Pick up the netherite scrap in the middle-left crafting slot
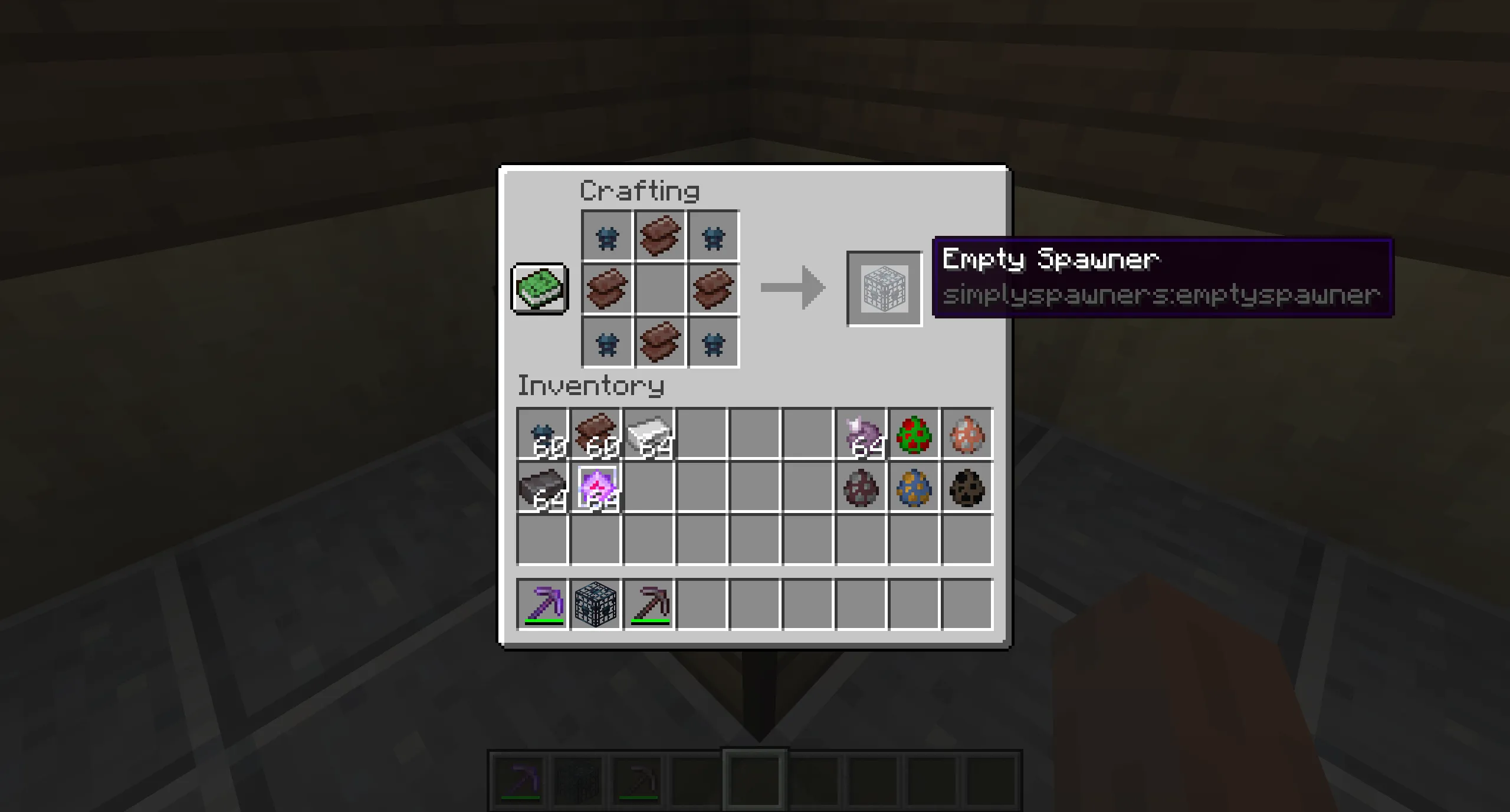This screenshot has width=1510, height=812. tap(607, 288)
